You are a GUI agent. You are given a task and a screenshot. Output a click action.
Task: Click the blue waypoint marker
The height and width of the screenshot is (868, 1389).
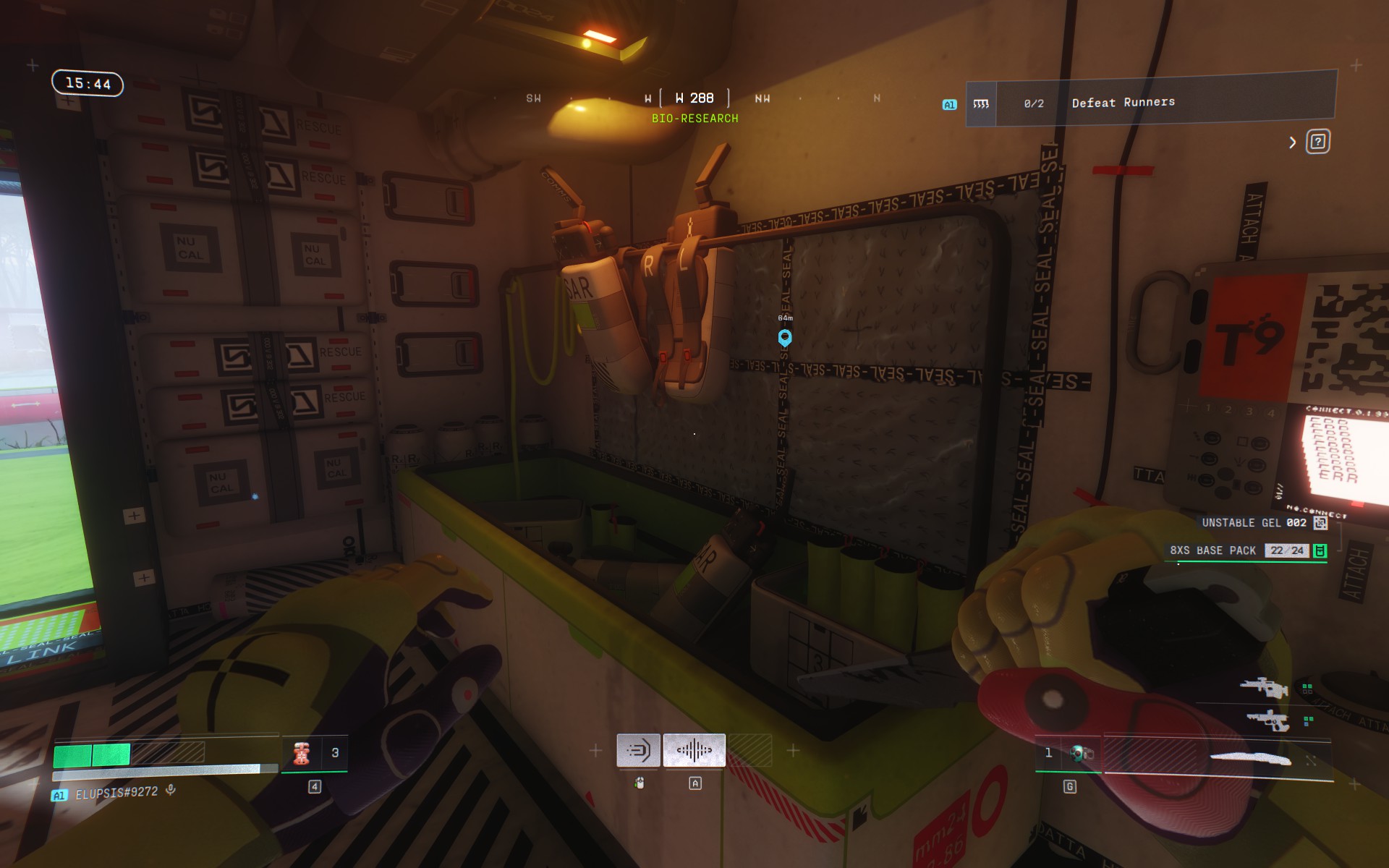[785, 338]
